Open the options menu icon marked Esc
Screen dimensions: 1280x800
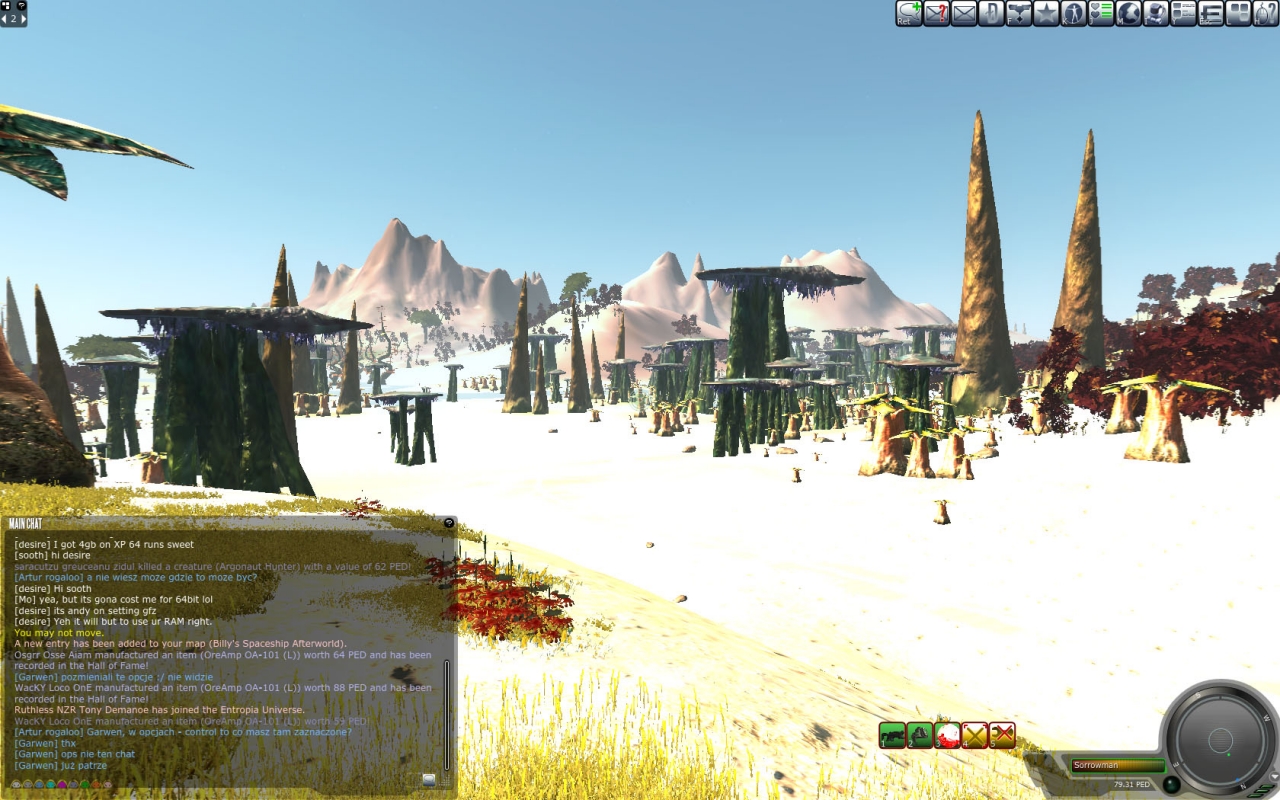point(1211,13)
